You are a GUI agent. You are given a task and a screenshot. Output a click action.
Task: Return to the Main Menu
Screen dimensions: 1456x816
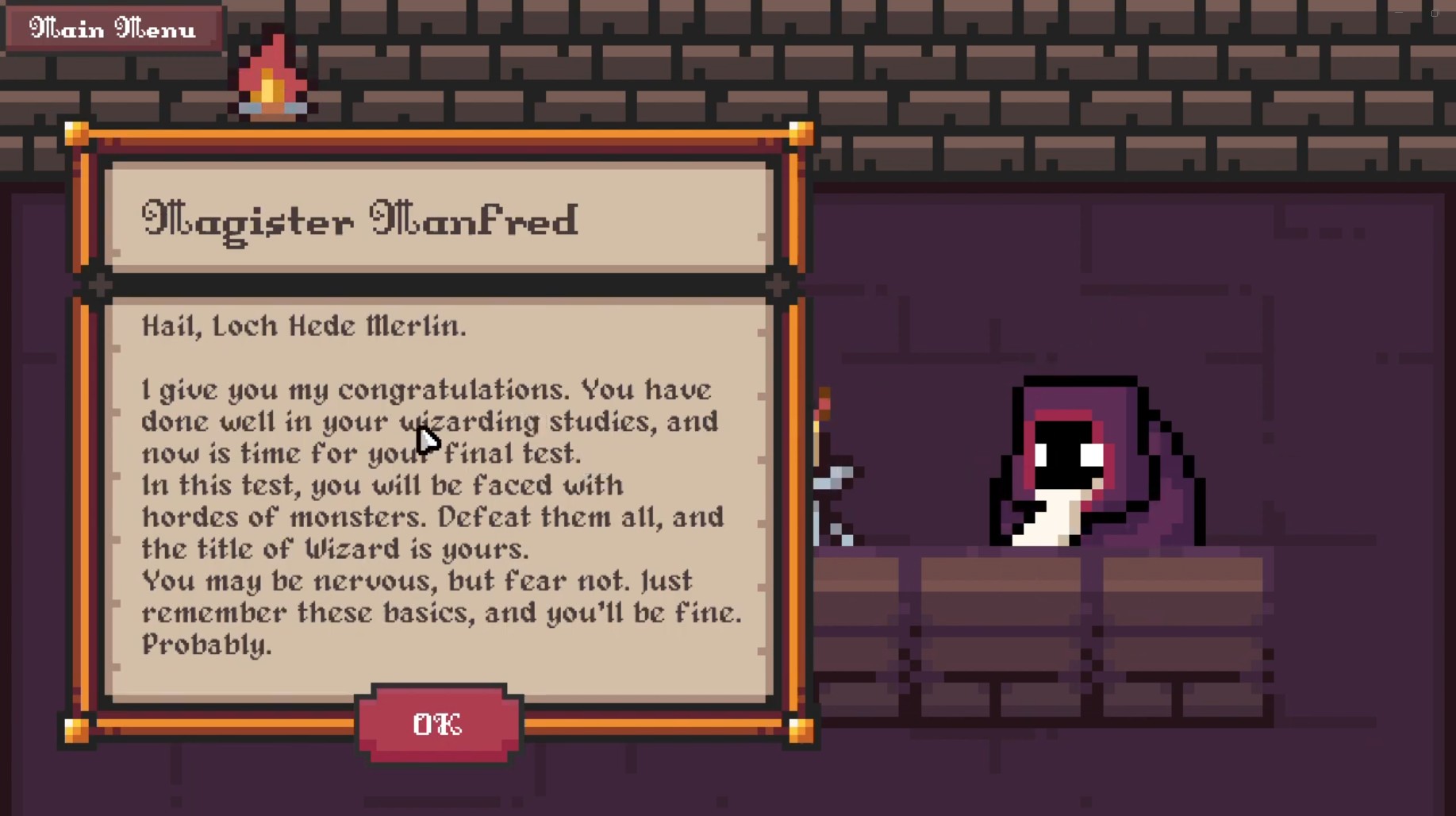113,29
